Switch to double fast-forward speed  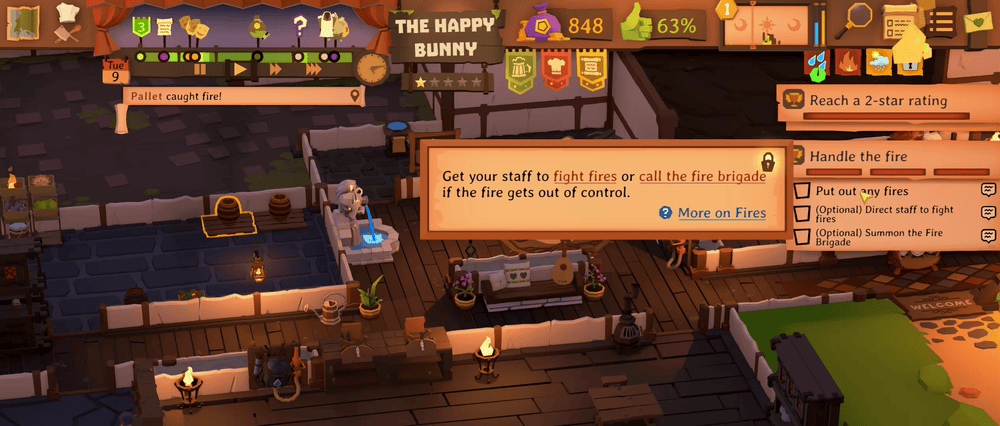click(x=278, y=69)
